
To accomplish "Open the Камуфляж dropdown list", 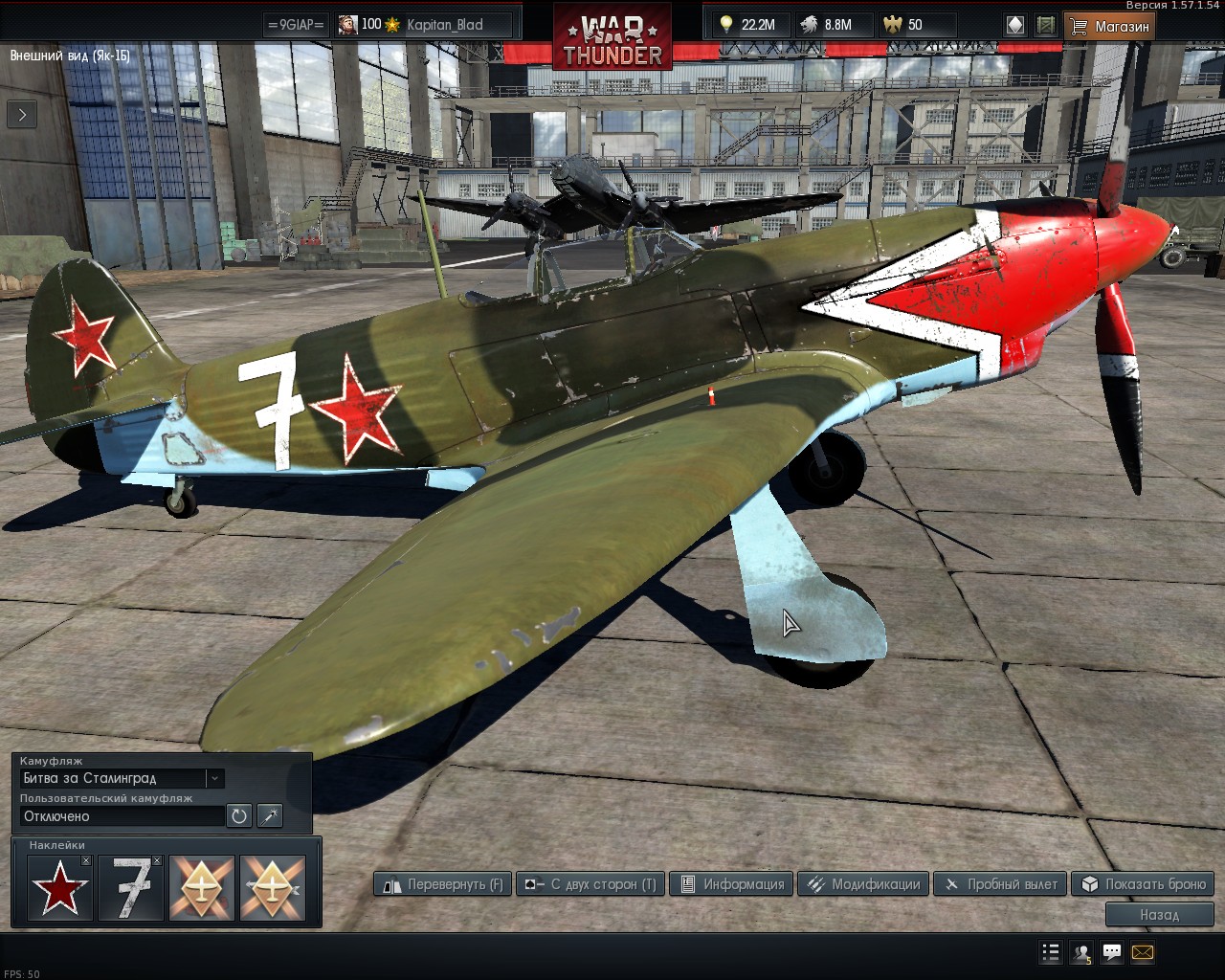I will tap(215, 778).
